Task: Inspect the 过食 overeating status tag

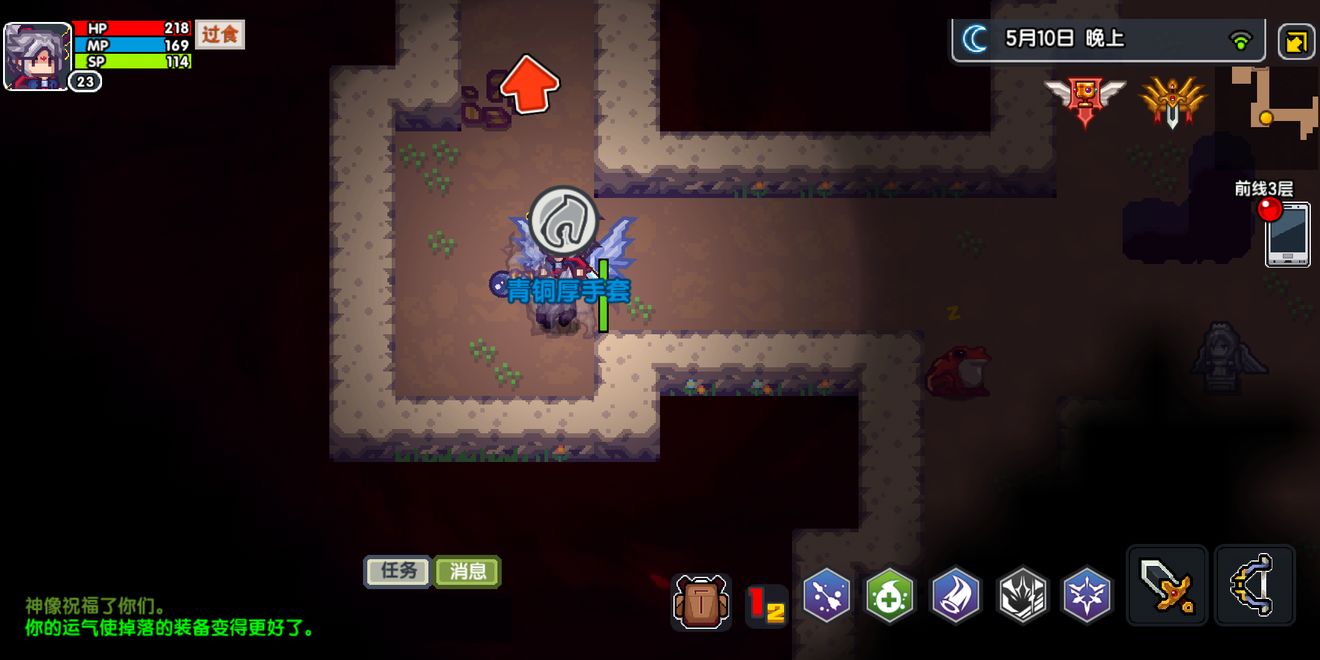Action: coord(219,35)
